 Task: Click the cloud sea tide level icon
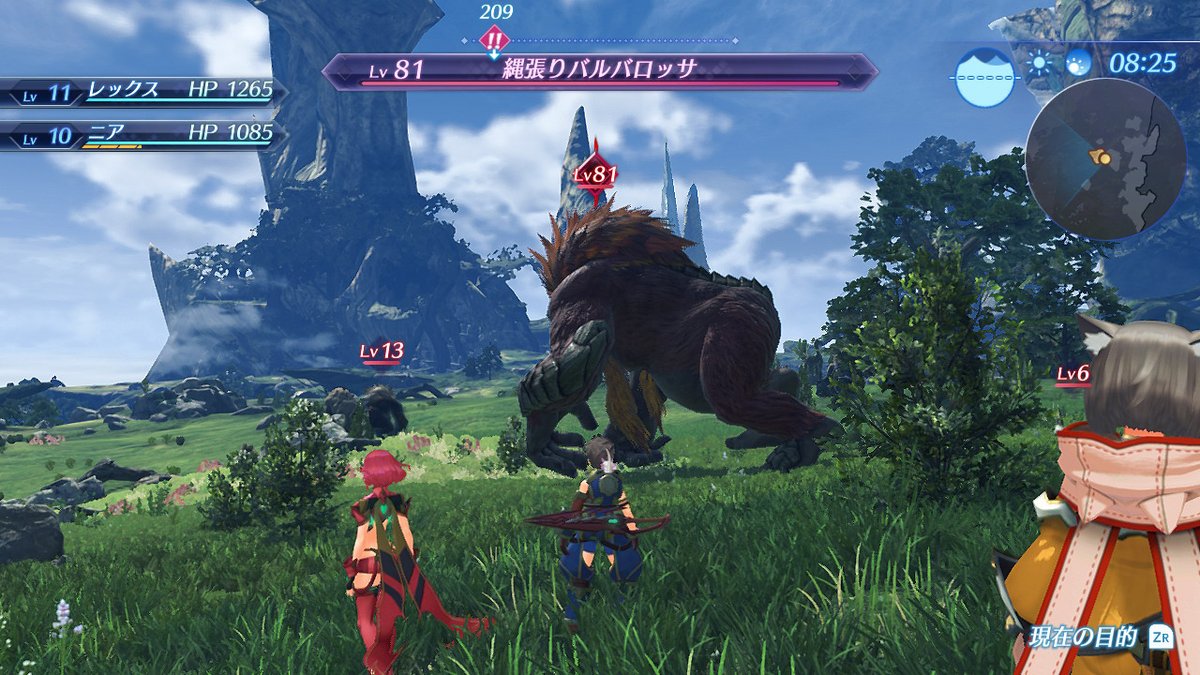[984, 76]
